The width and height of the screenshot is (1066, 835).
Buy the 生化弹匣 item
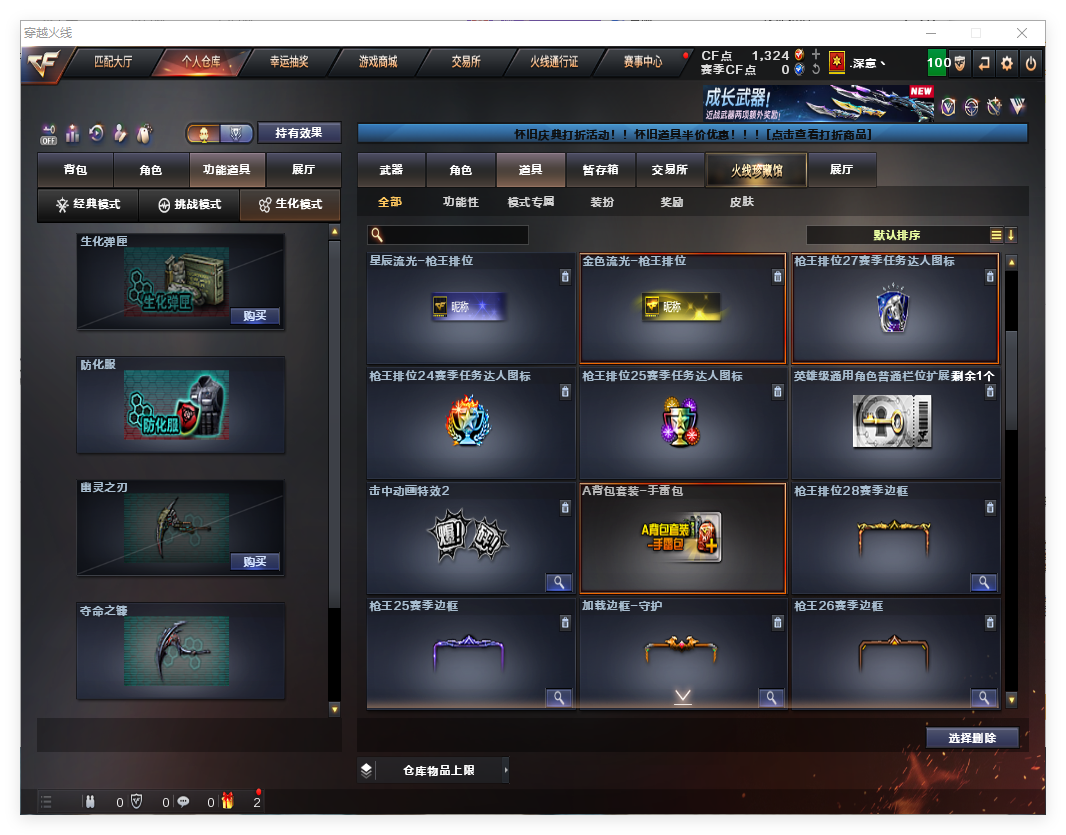pyautogui.click(x=254, y=316)
